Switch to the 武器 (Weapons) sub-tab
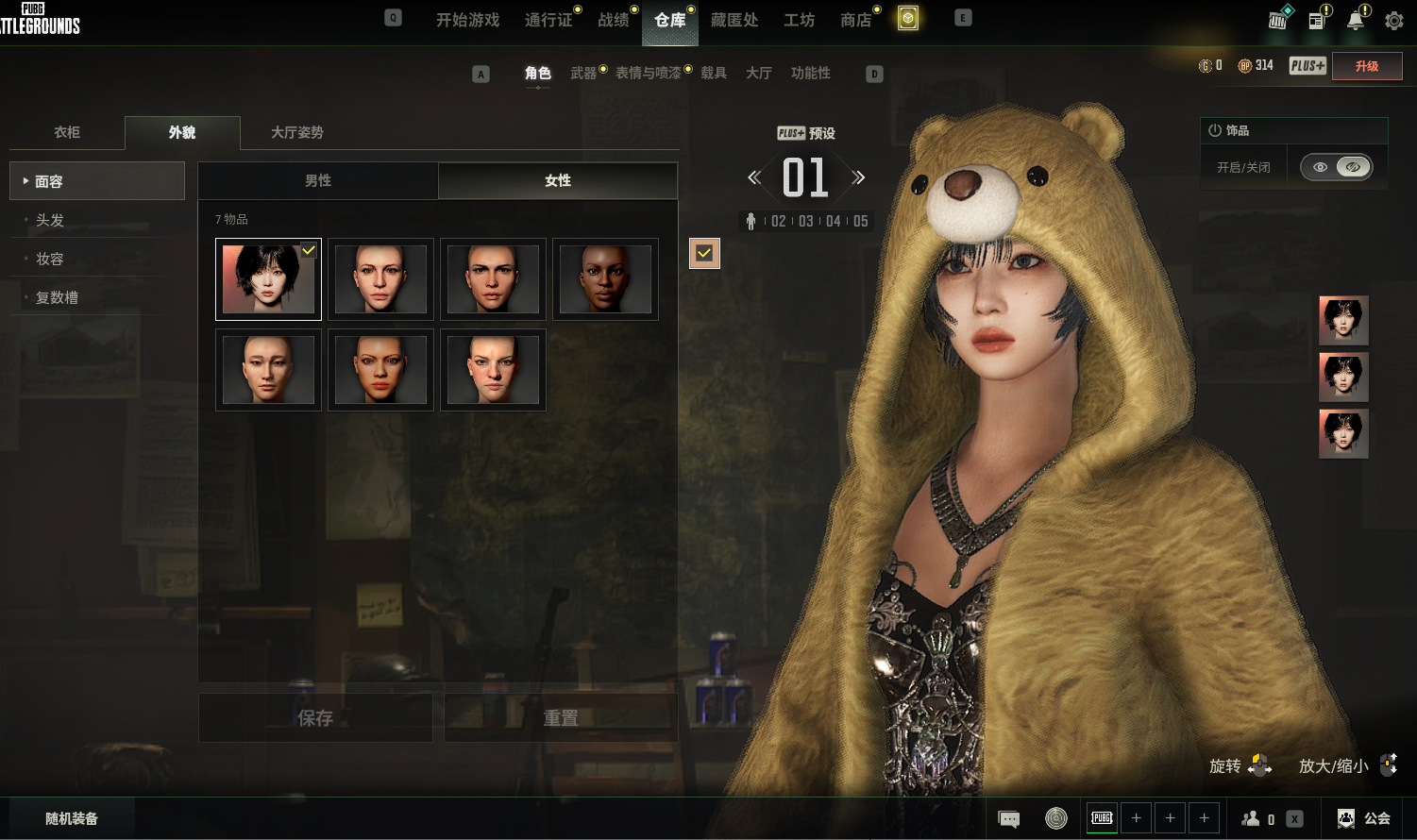Viewport: 1417px width, 840px height. pos(583,73)
